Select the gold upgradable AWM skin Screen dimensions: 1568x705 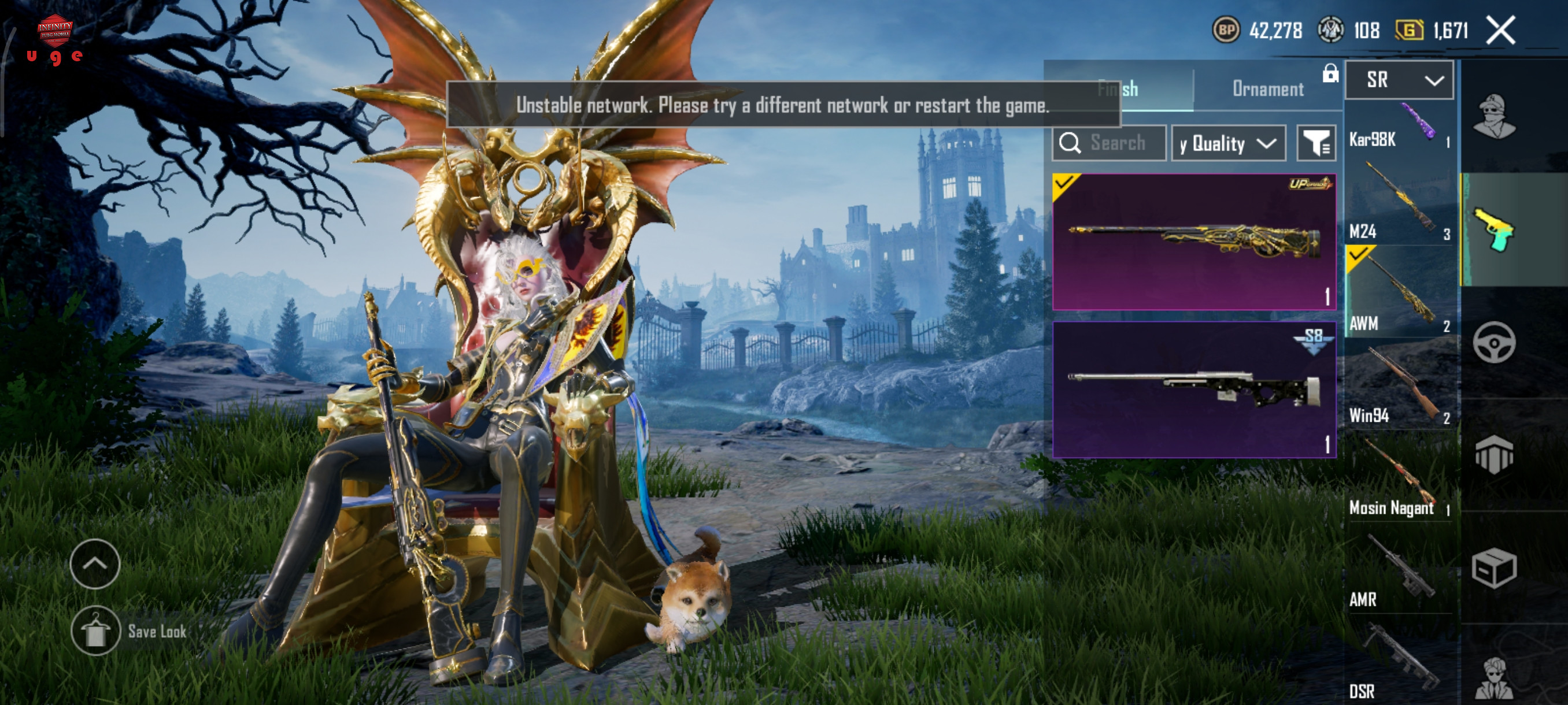pos(1194,242)
